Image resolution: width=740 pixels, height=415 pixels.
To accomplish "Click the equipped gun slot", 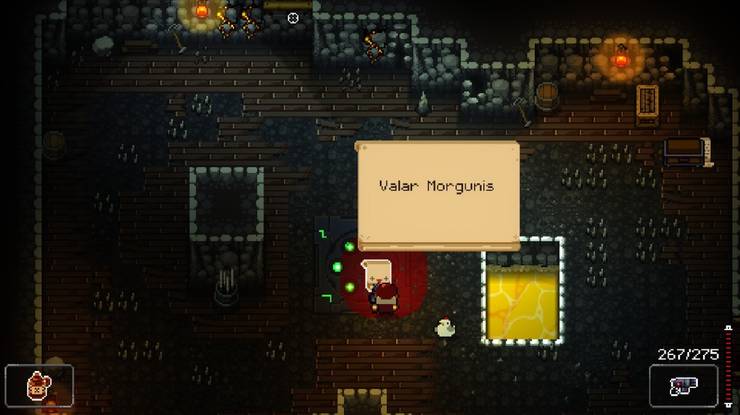I will pyautogui.click(x=683, y=385).
